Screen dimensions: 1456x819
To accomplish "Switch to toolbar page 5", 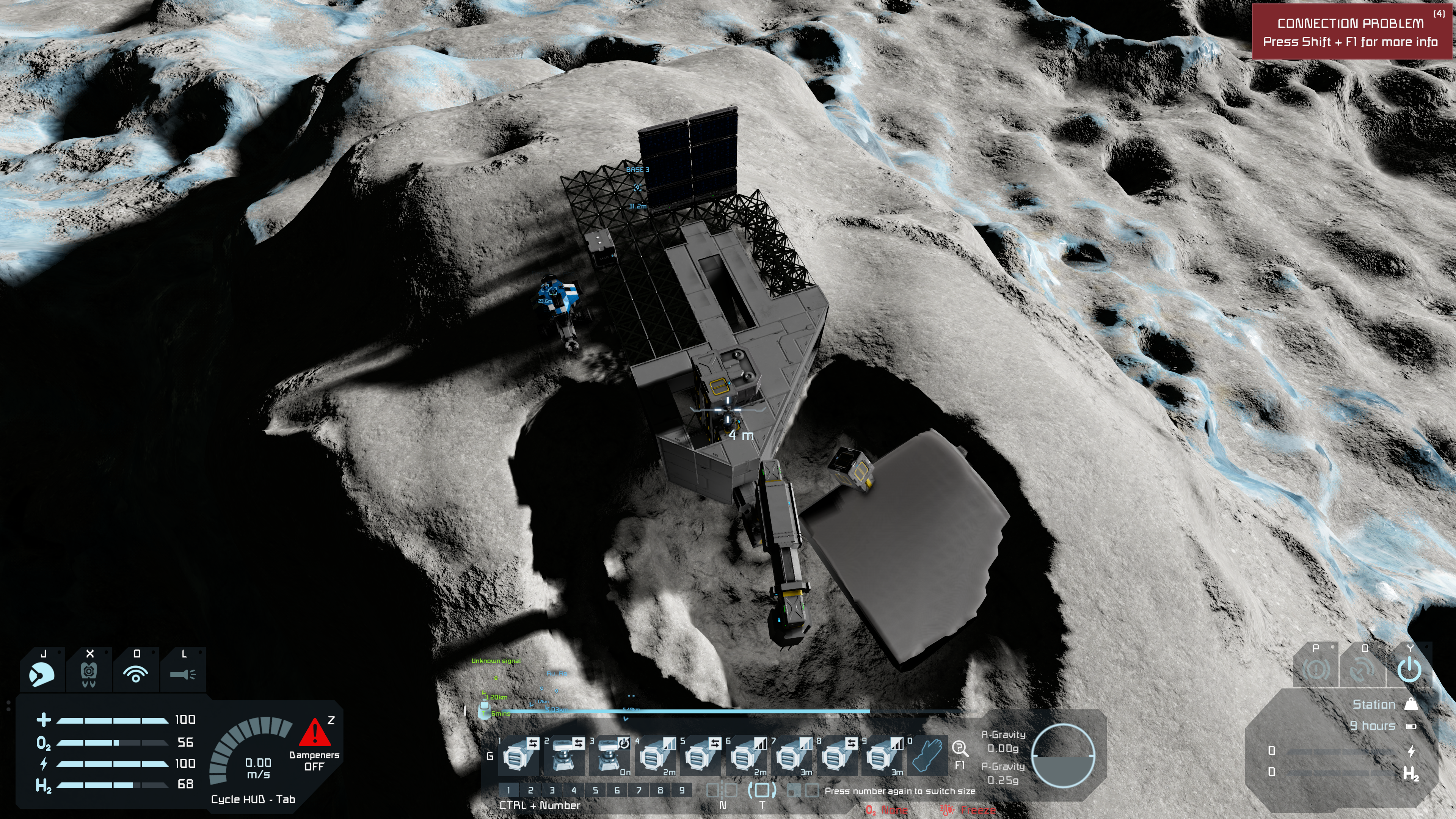I will tap(595, 790).
